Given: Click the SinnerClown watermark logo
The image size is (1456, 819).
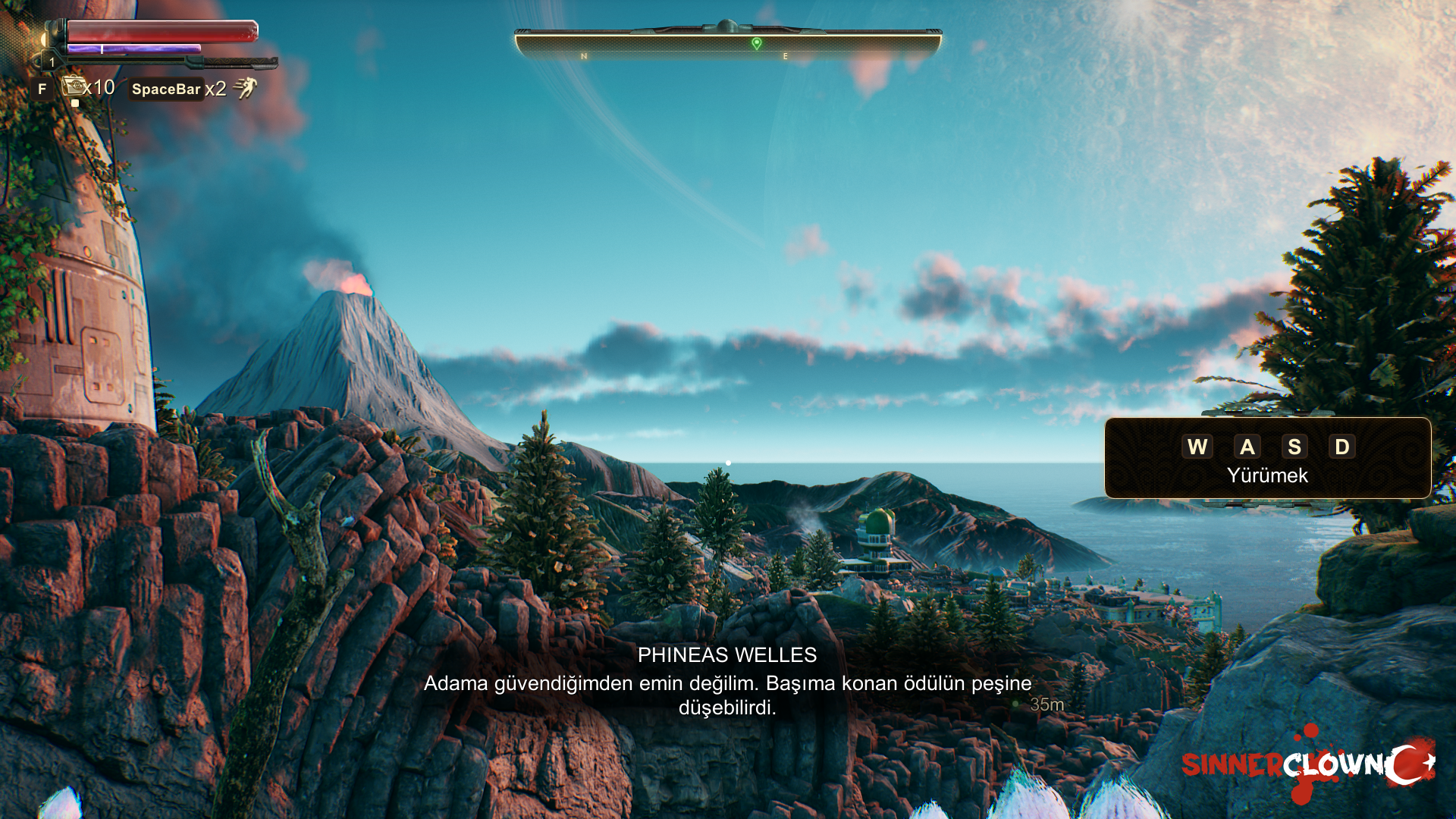Looking at the screenshot, I should 1307,764.
